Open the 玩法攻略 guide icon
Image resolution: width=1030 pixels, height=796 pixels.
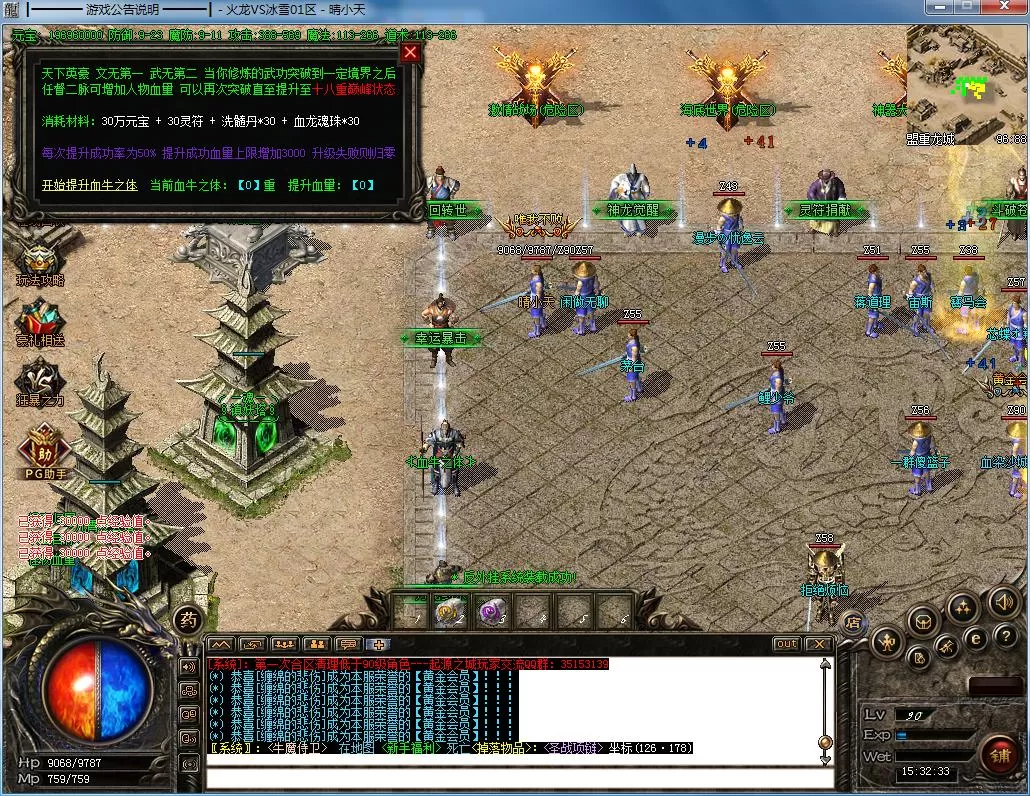pyautogui.click(x=40, y=263)
